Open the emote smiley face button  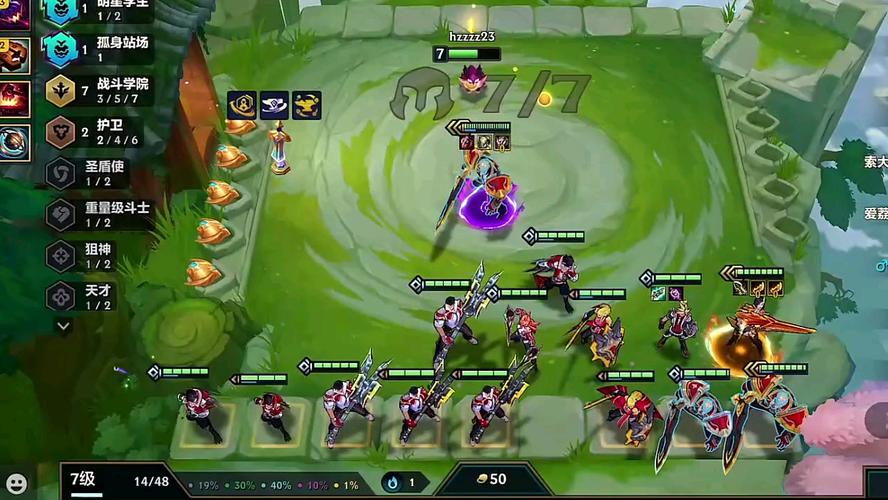click(x=17, y=483)
